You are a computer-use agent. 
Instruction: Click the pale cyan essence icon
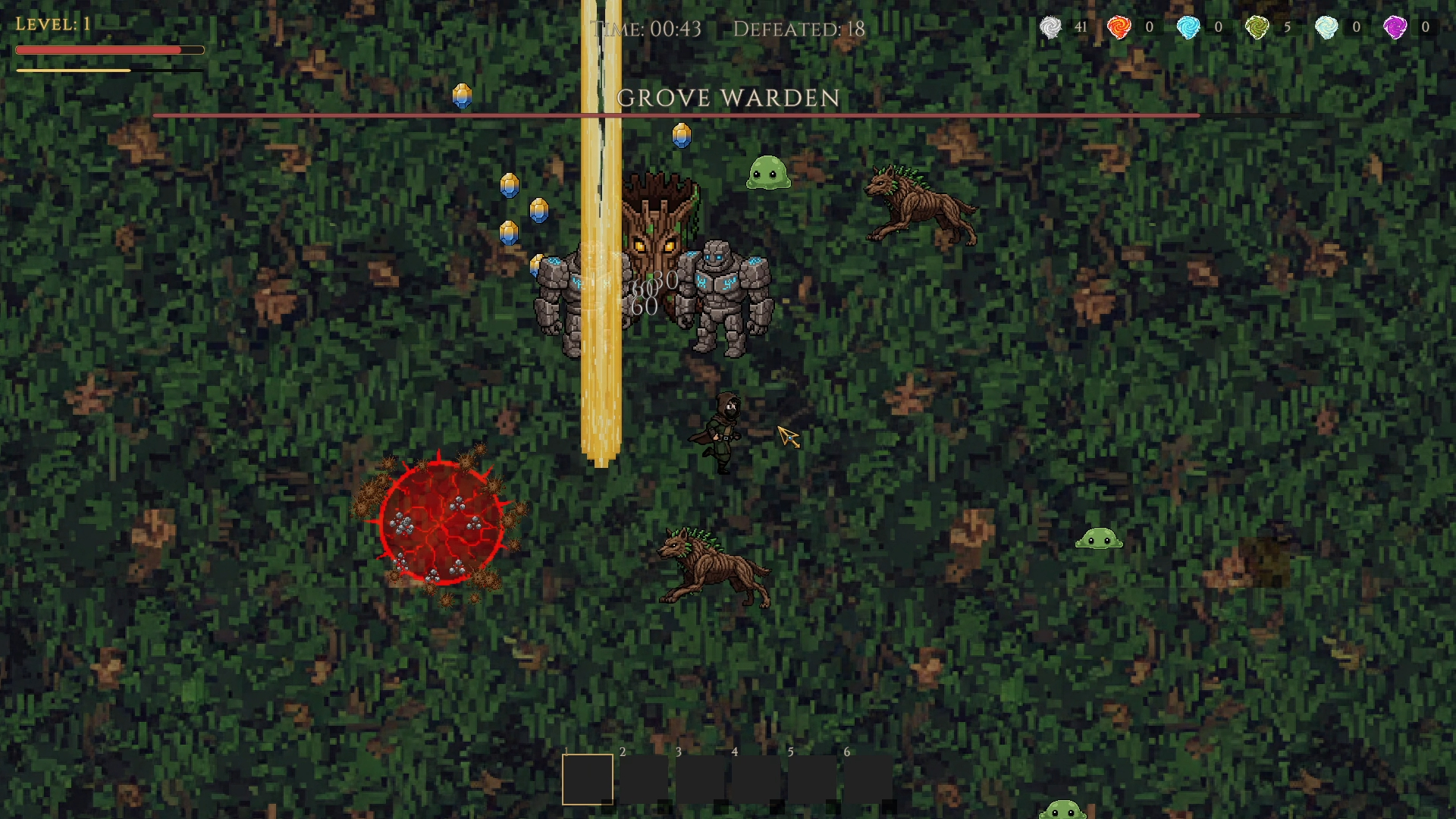[x=1326, y=27]
